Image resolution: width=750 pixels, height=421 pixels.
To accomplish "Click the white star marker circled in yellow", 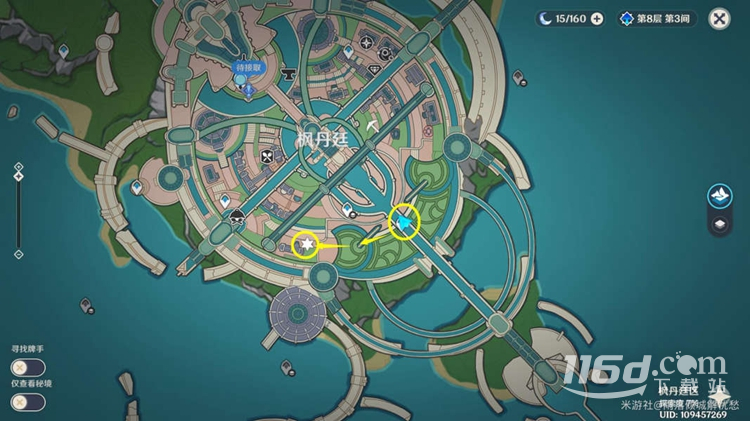I will 307,244.
